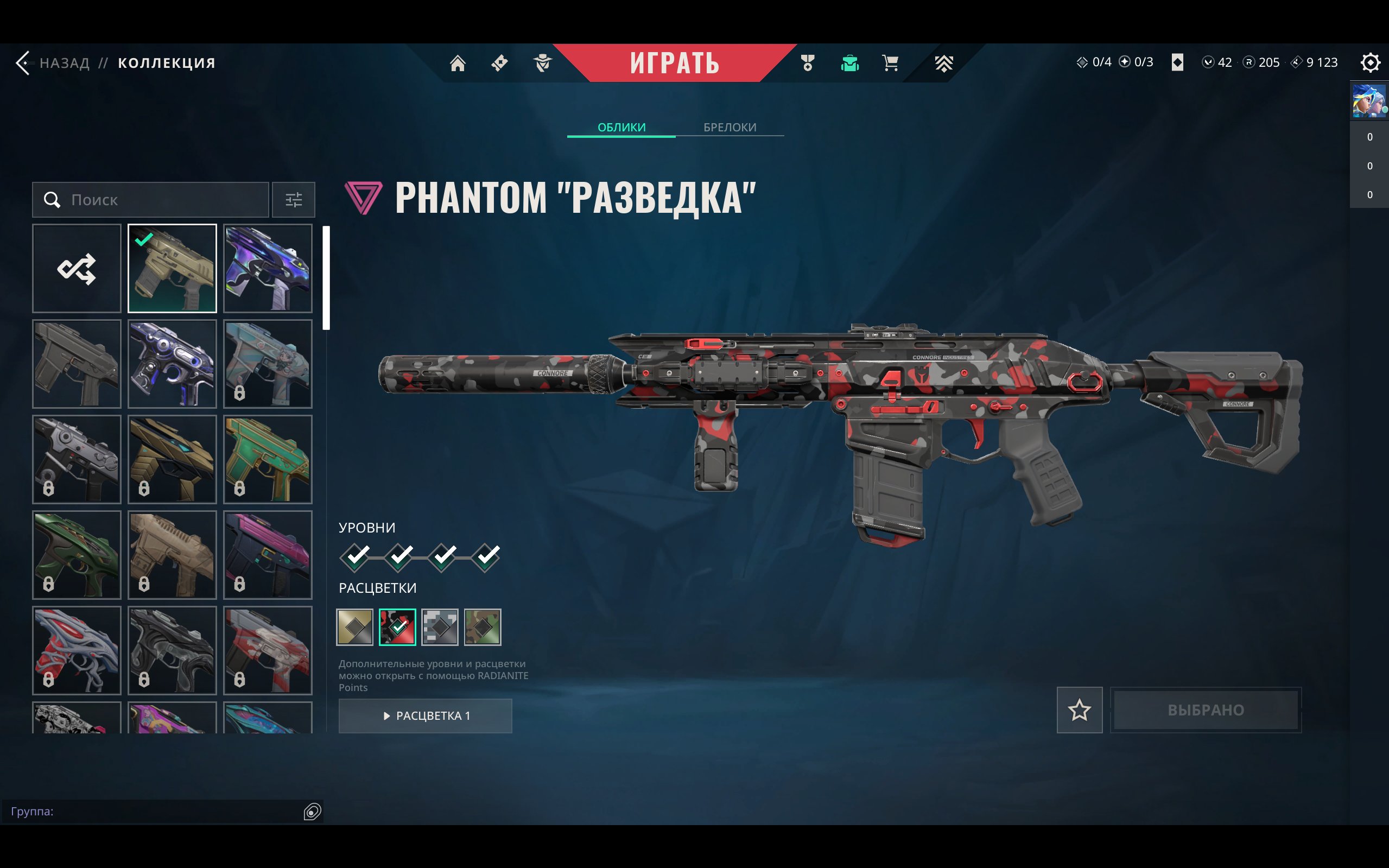Pick the purple galaxy Phantom skin

(x=268, y=269)
